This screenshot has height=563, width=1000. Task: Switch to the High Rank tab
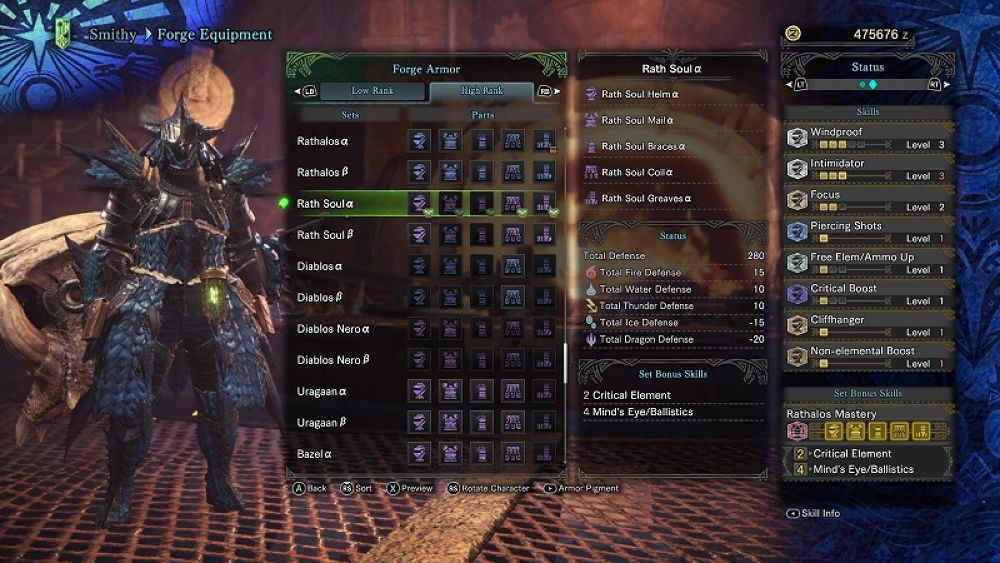pos(482,91)
